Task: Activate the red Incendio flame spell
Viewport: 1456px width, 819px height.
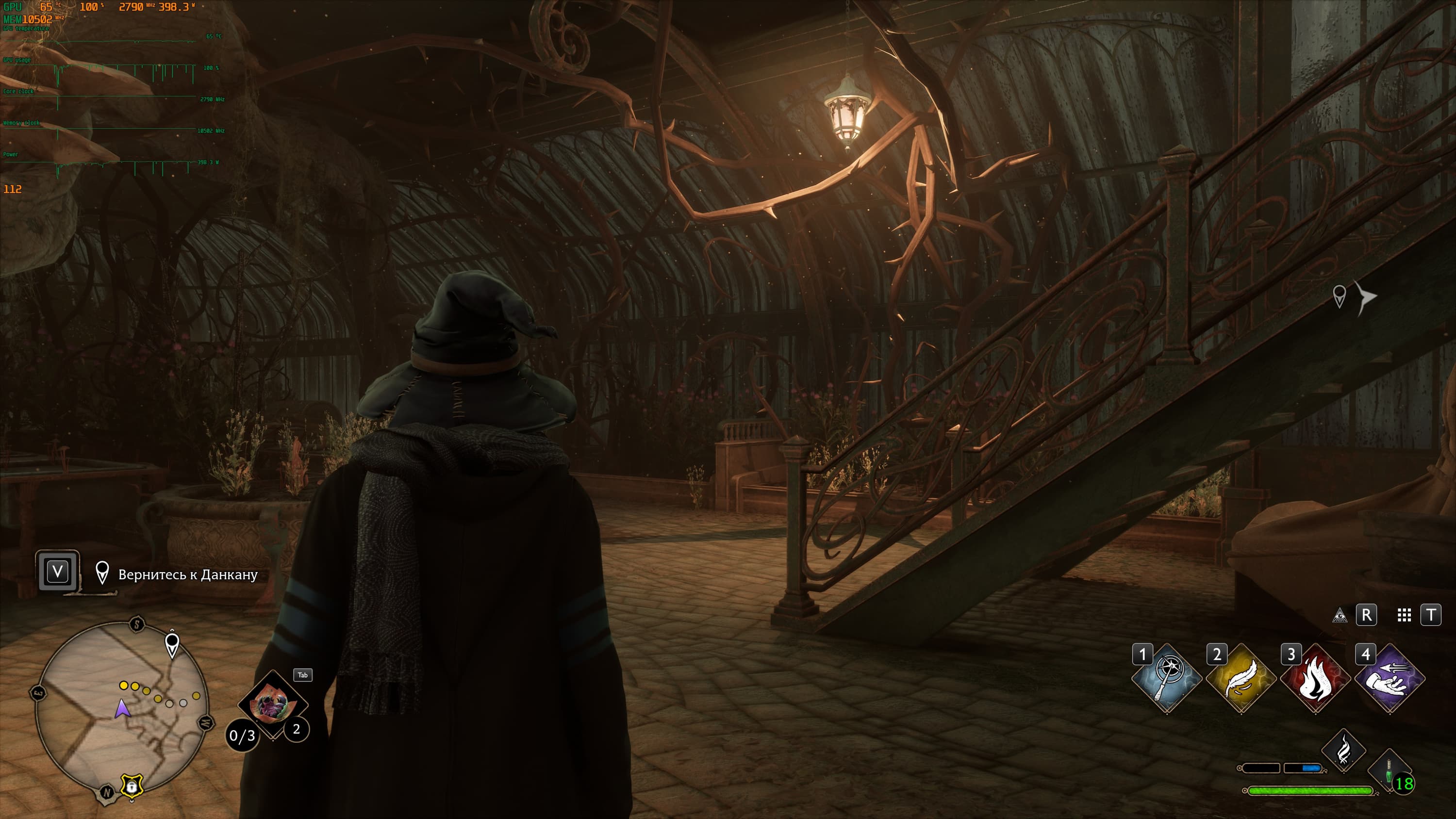Action: [x=1315, y=678]
